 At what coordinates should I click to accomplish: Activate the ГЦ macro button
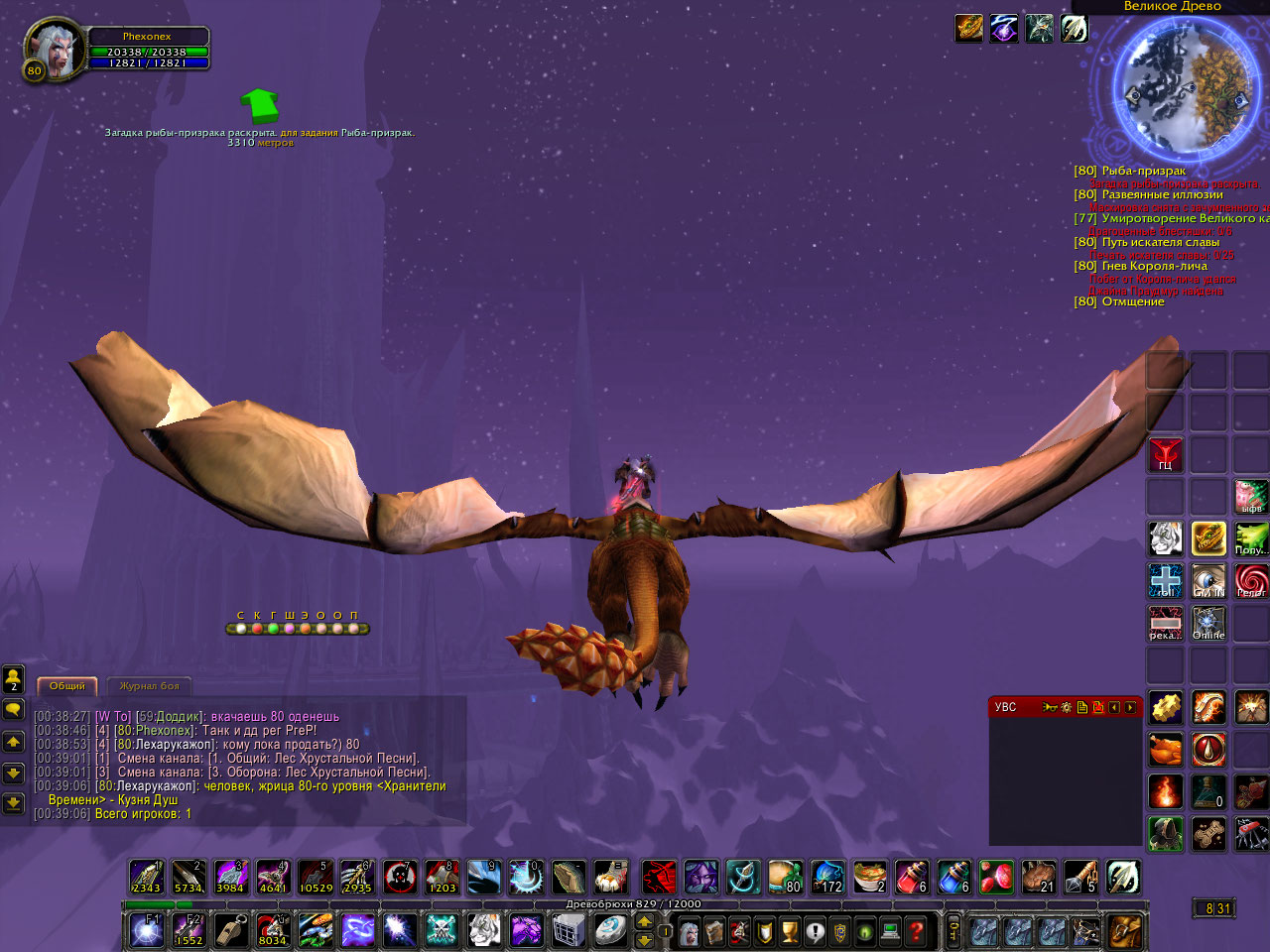pyautogui.click(x=1166, y=455)
